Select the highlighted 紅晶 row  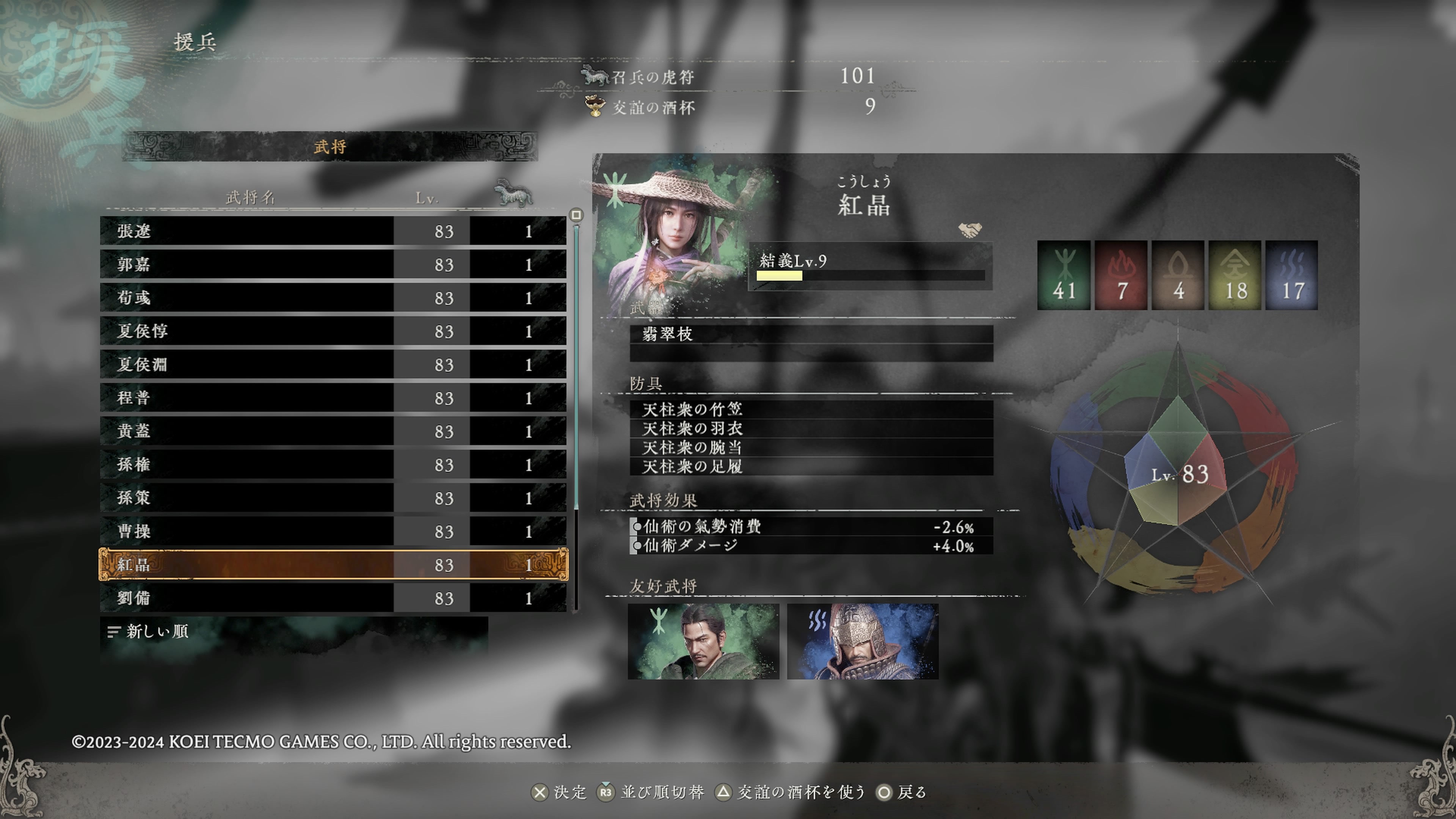333,565
